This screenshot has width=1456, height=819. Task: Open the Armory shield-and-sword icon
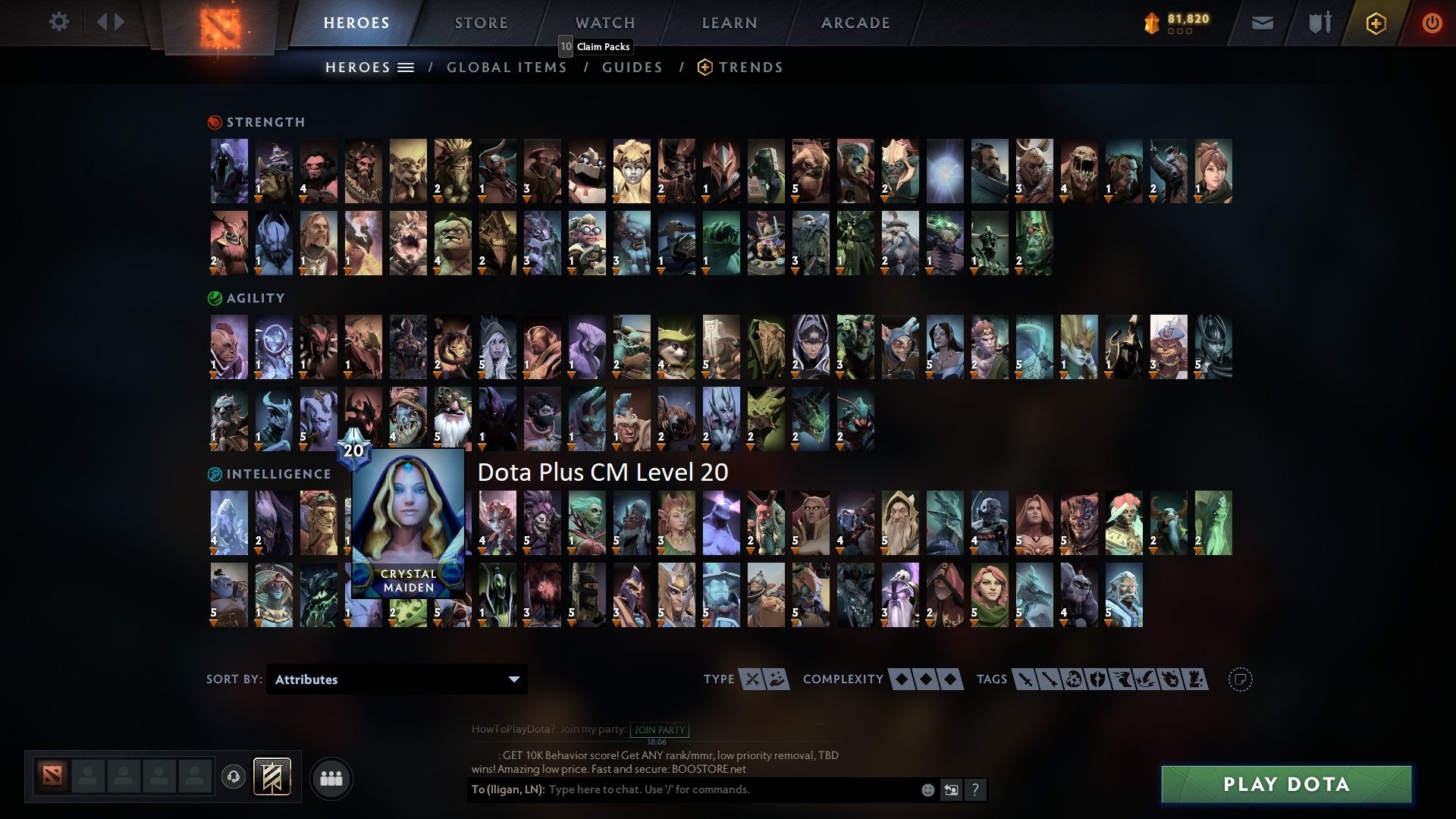1318,23
